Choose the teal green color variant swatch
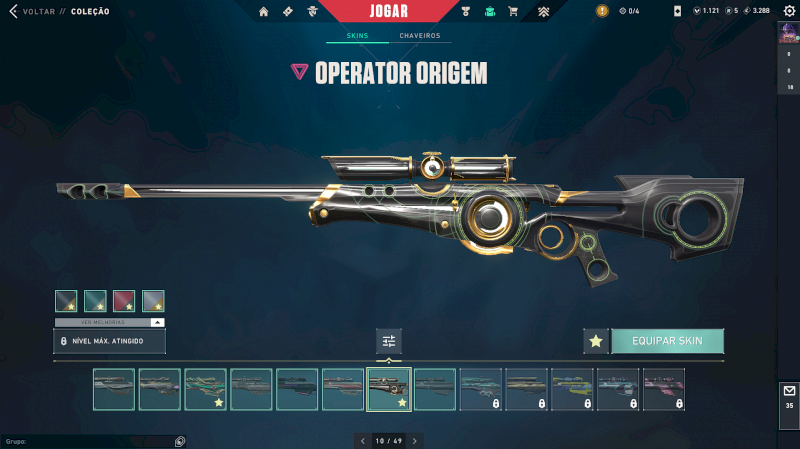 pyautogui.click(x=95, y=300)
